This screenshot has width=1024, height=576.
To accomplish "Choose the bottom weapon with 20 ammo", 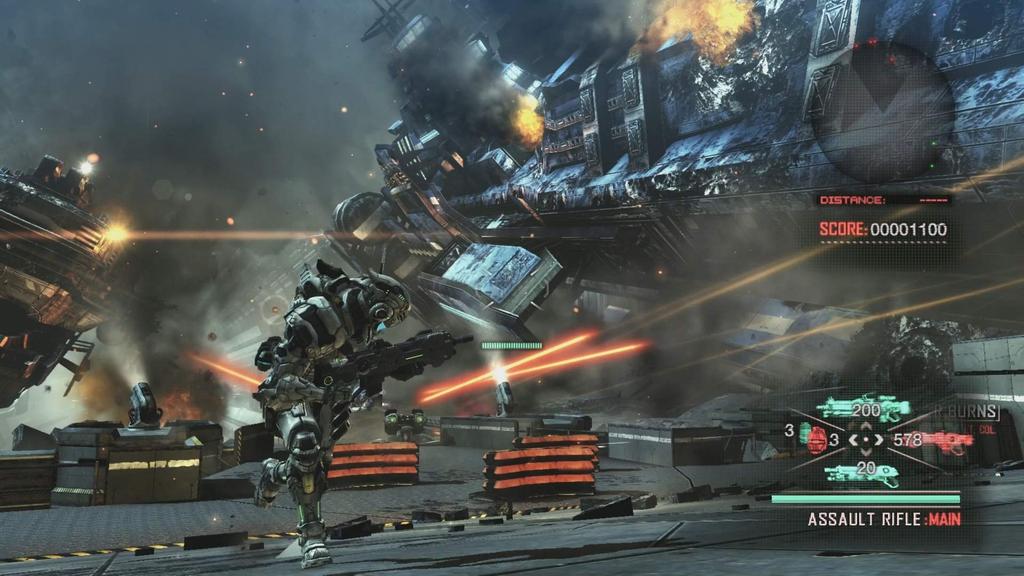I will pos(861,473).
